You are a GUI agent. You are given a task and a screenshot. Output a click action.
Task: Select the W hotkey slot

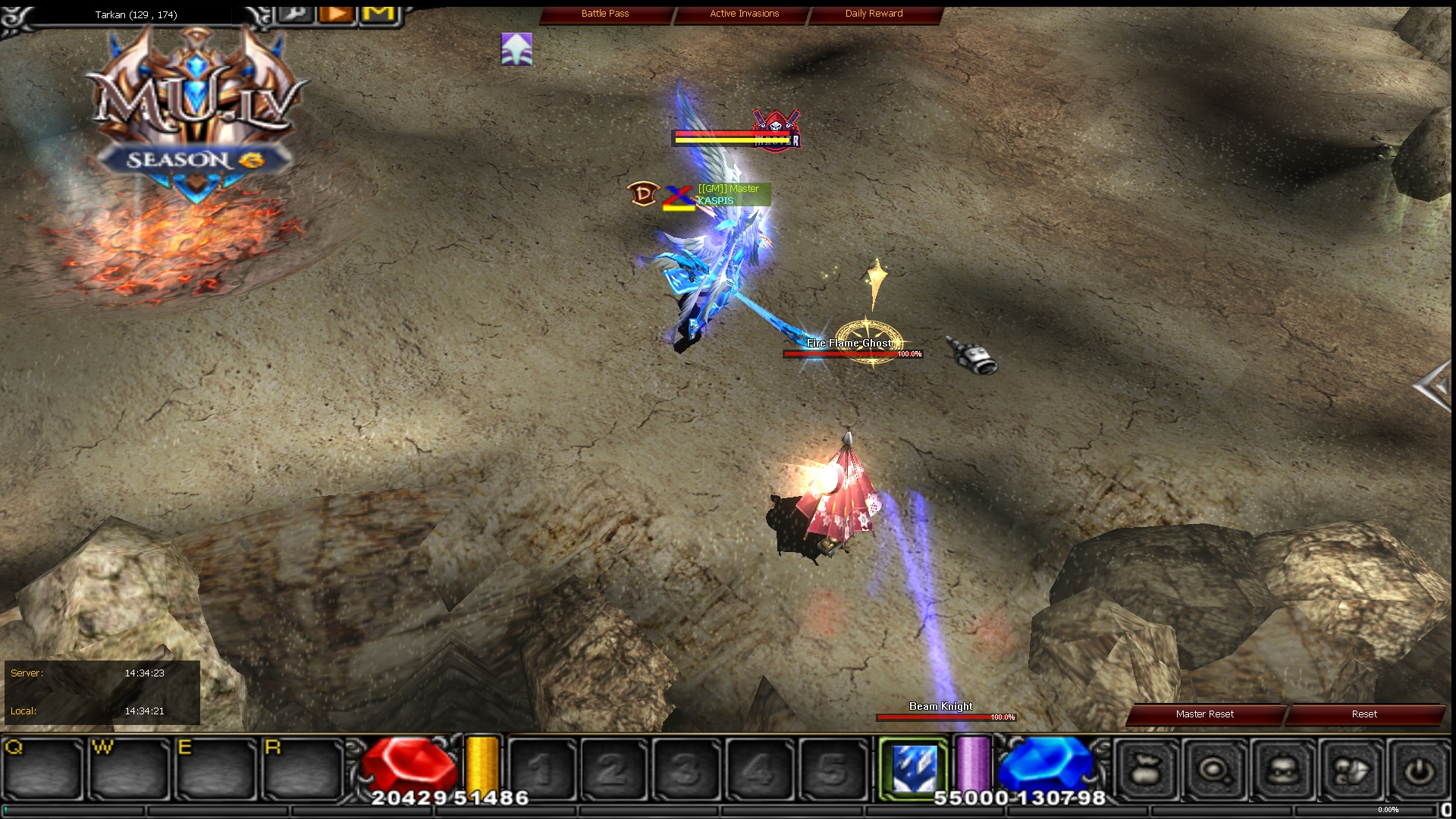pos(129,769)
